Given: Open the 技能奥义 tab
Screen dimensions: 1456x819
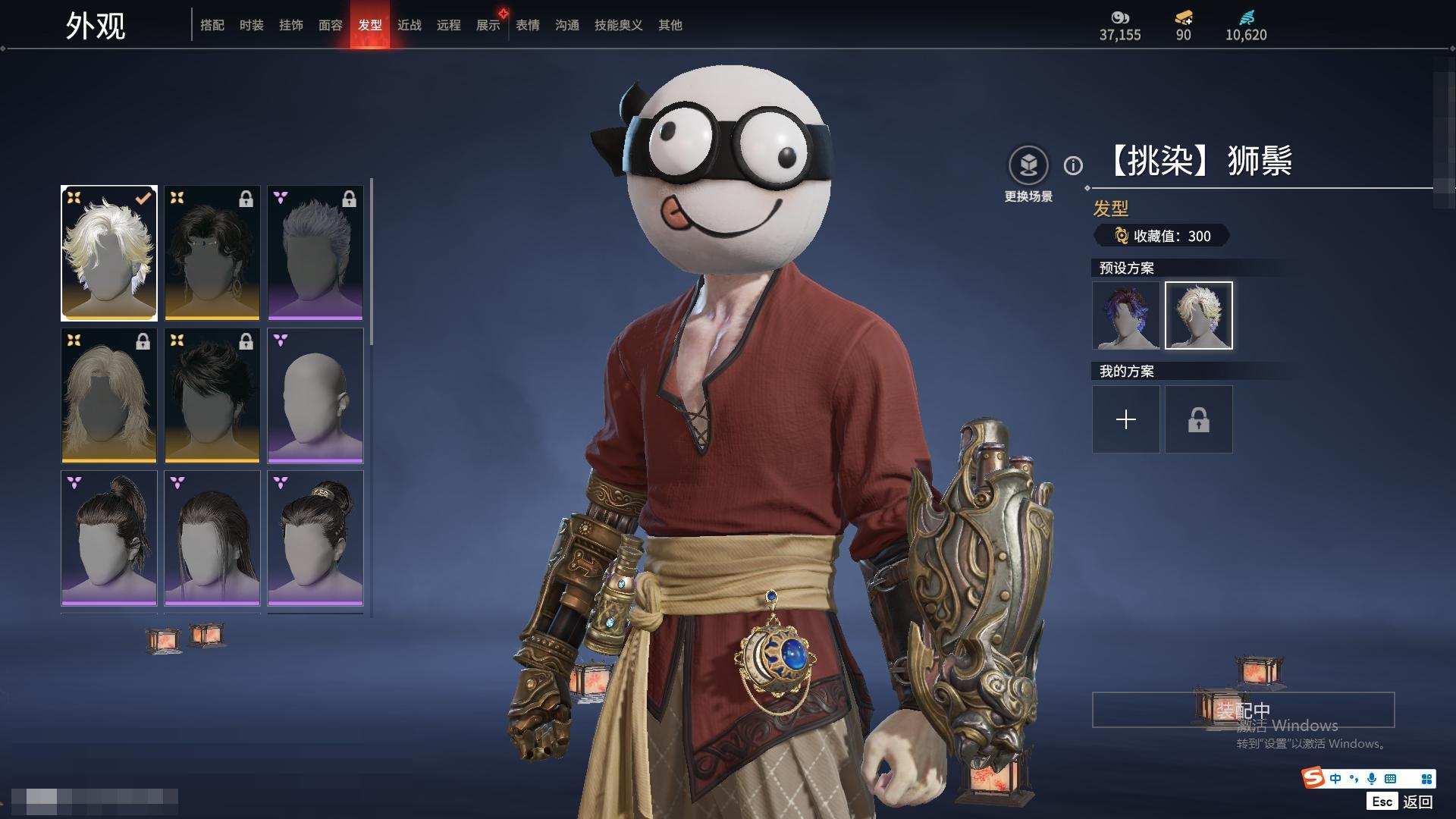Looking at the screenshot, I should tap(619, 25).
